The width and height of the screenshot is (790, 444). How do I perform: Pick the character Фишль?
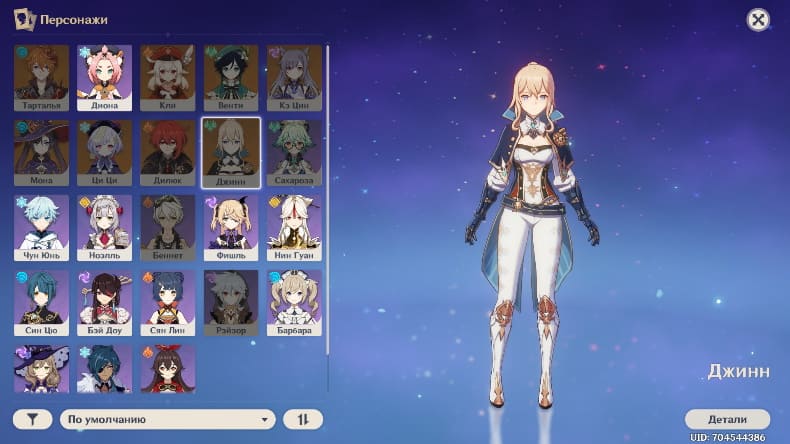pos(231,227)
